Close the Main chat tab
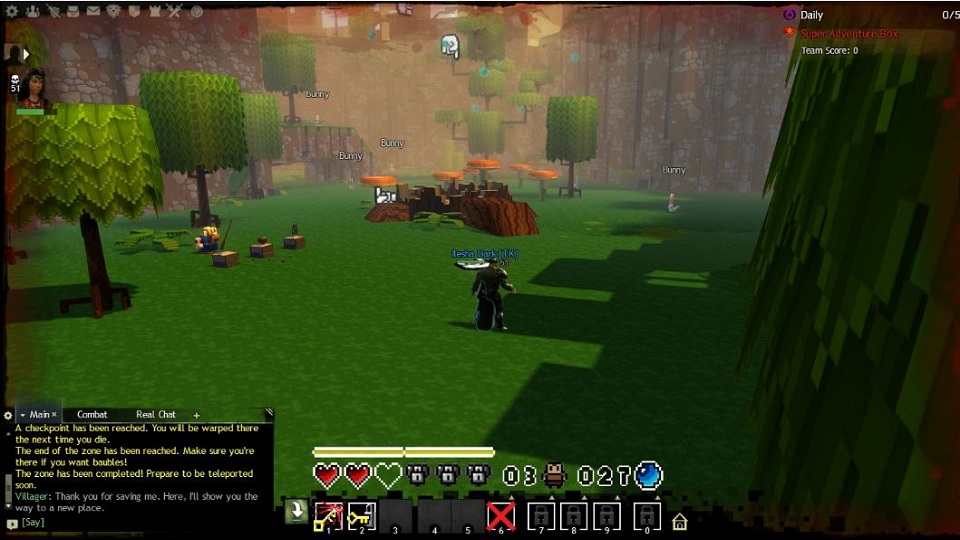Image resolution: width=960 pixels, height=540 pixels. pos(55,414)
